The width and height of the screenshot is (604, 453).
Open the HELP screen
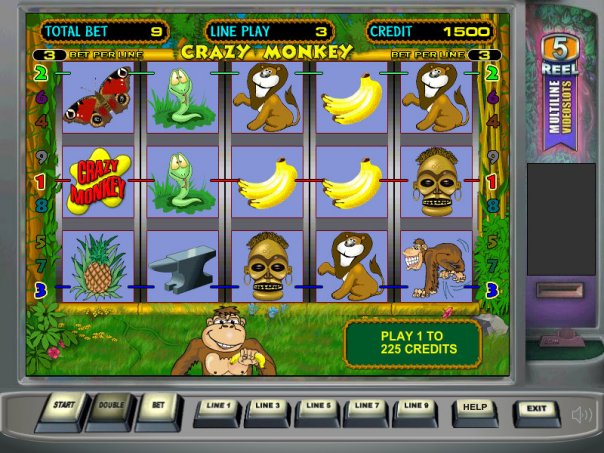tap(476, 409)
